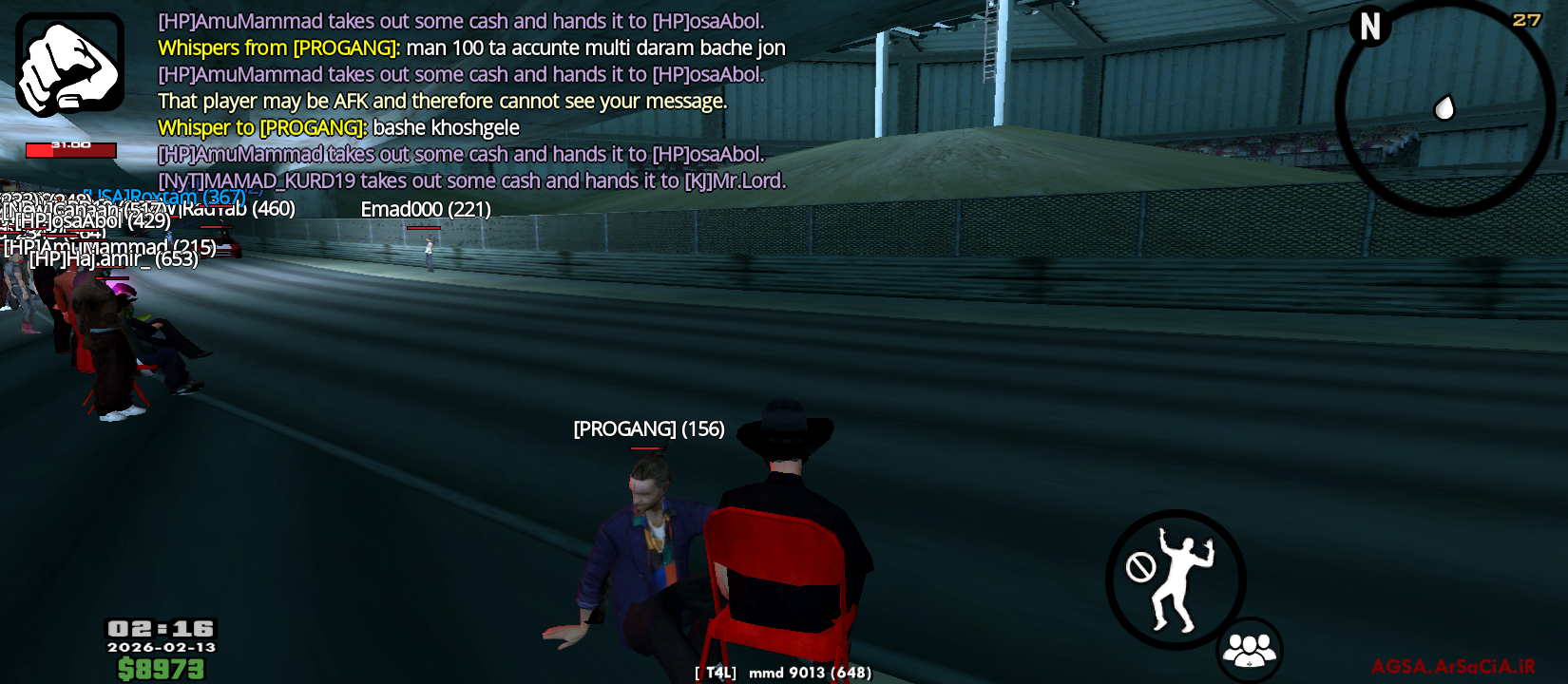
Task: Click the [T4L] mmd 9013 chat text
Action: (x=783, y=672)
